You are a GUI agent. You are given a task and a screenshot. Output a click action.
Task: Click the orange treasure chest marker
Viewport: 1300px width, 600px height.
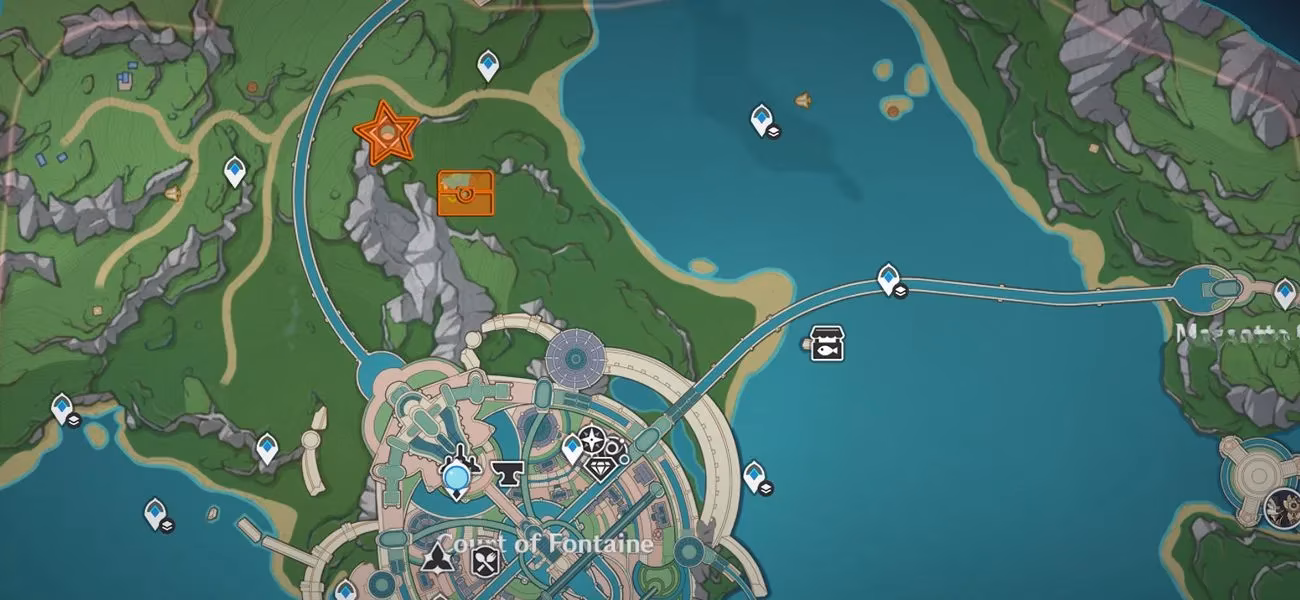click(x=465, y=193)
